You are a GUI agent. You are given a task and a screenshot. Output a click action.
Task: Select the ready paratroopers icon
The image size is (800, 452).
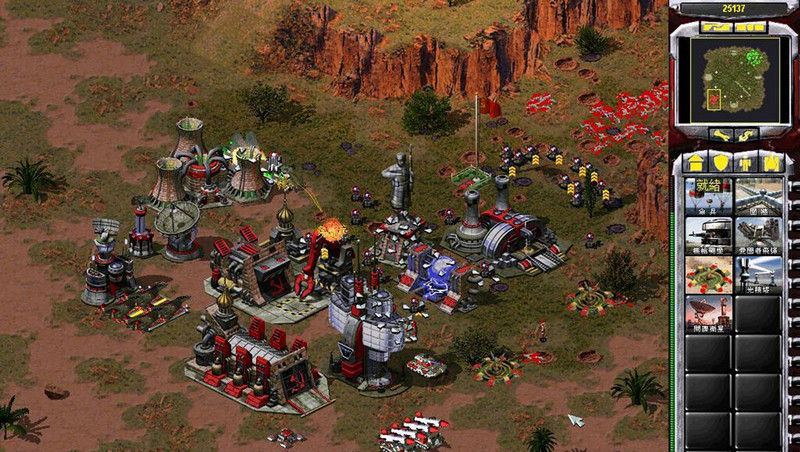(x=708, y=195)
